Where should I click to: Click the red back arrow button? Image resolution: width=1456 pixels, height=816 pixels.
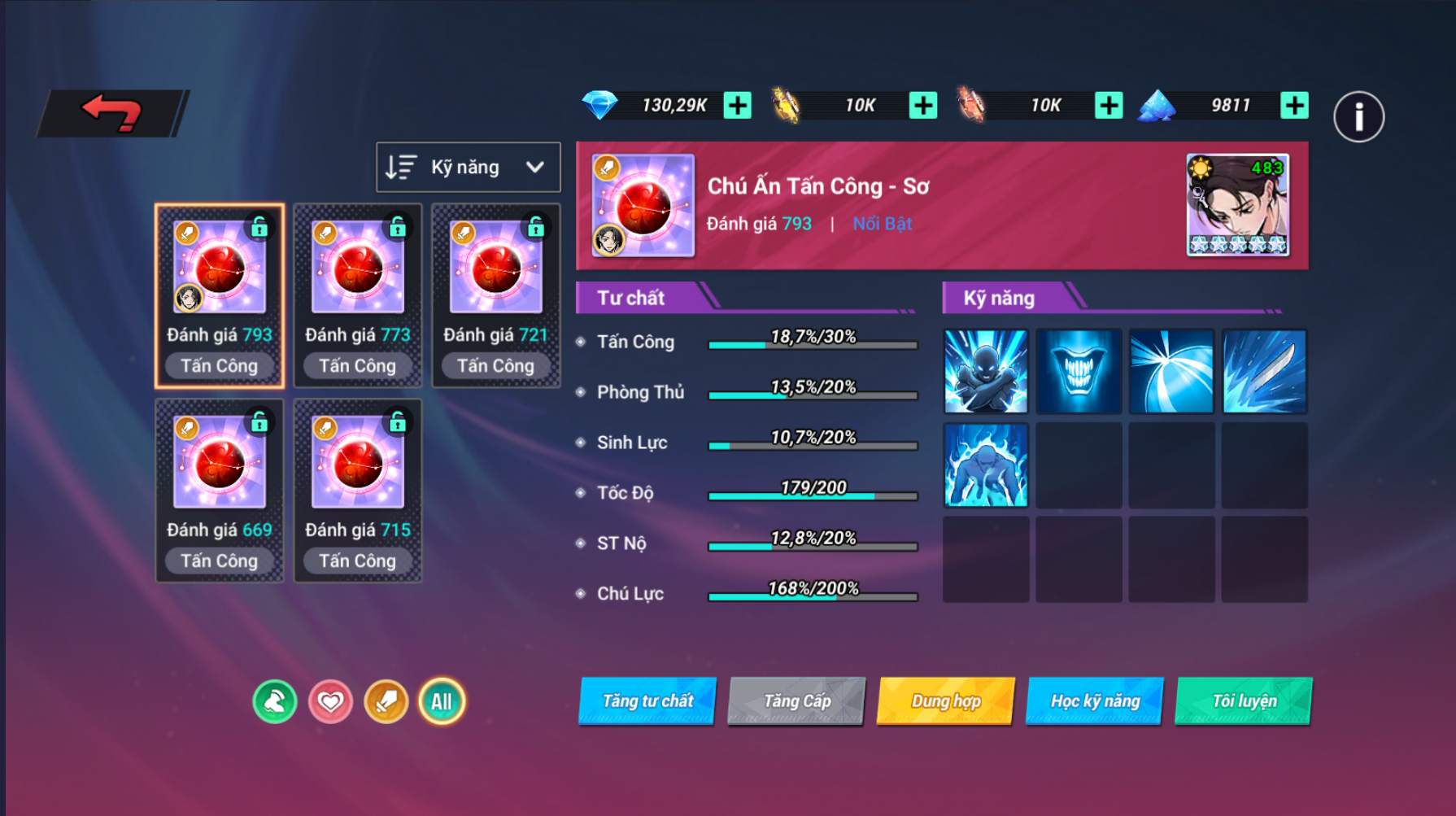pyautogui.click(x=112, y=113)
